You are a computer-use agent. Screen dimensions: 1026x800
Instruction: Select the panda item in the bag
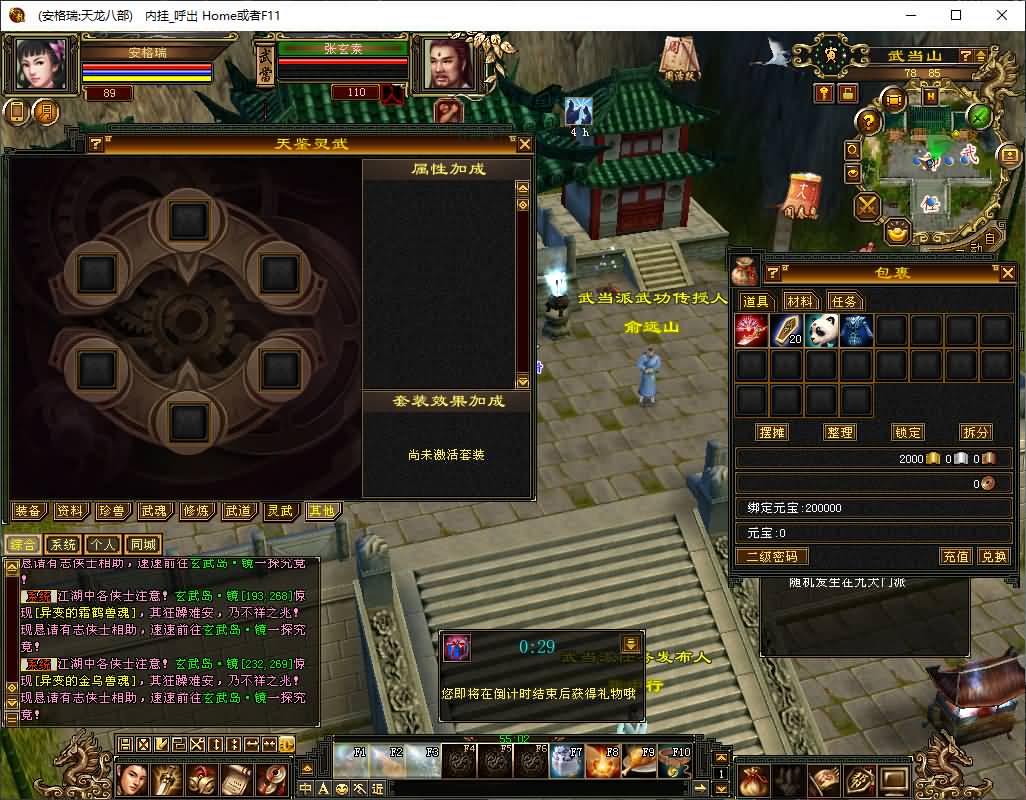[822, 330]
